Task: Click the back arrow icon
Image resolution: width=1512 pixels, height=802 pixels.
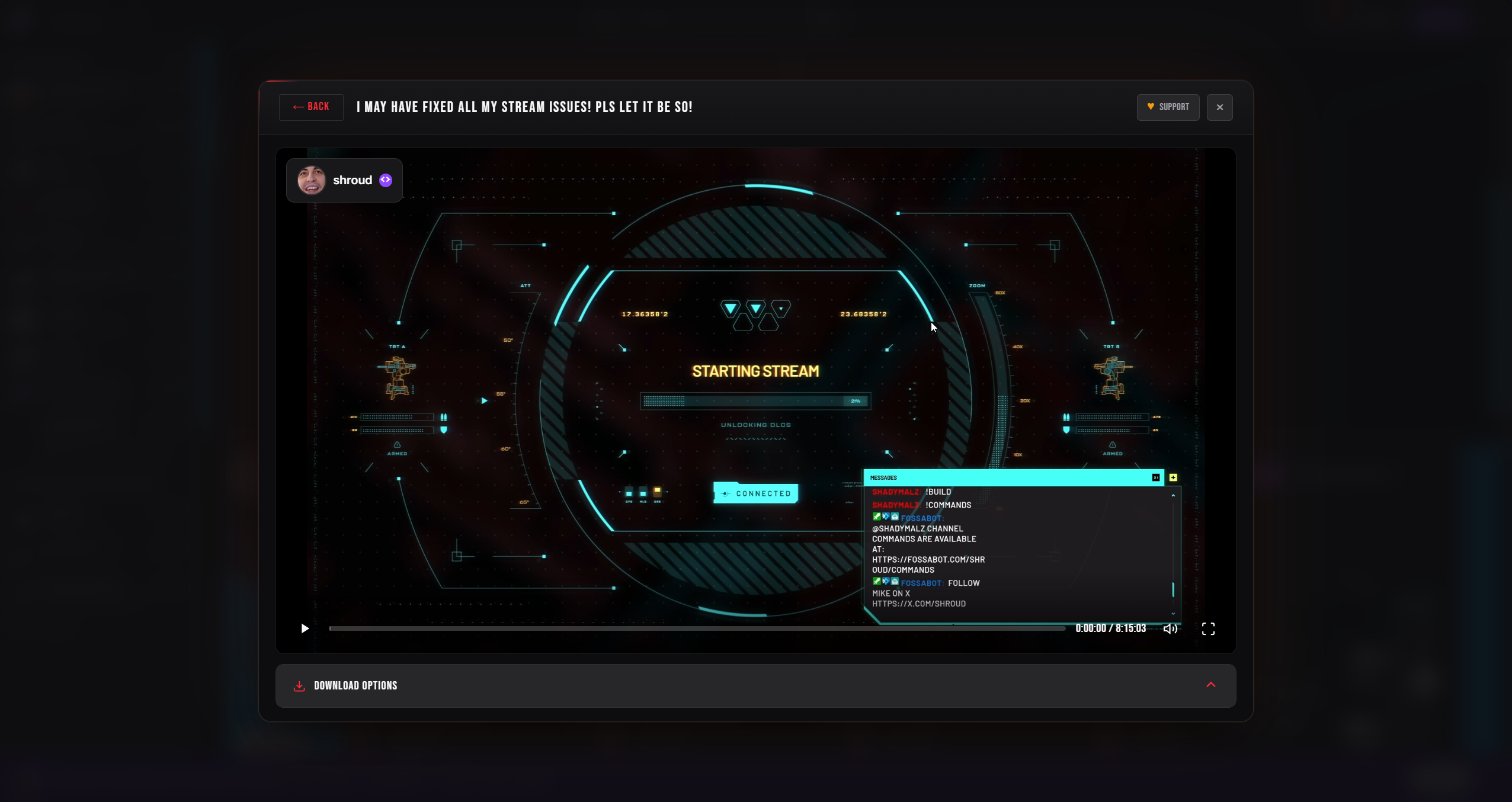Action: 297,107
